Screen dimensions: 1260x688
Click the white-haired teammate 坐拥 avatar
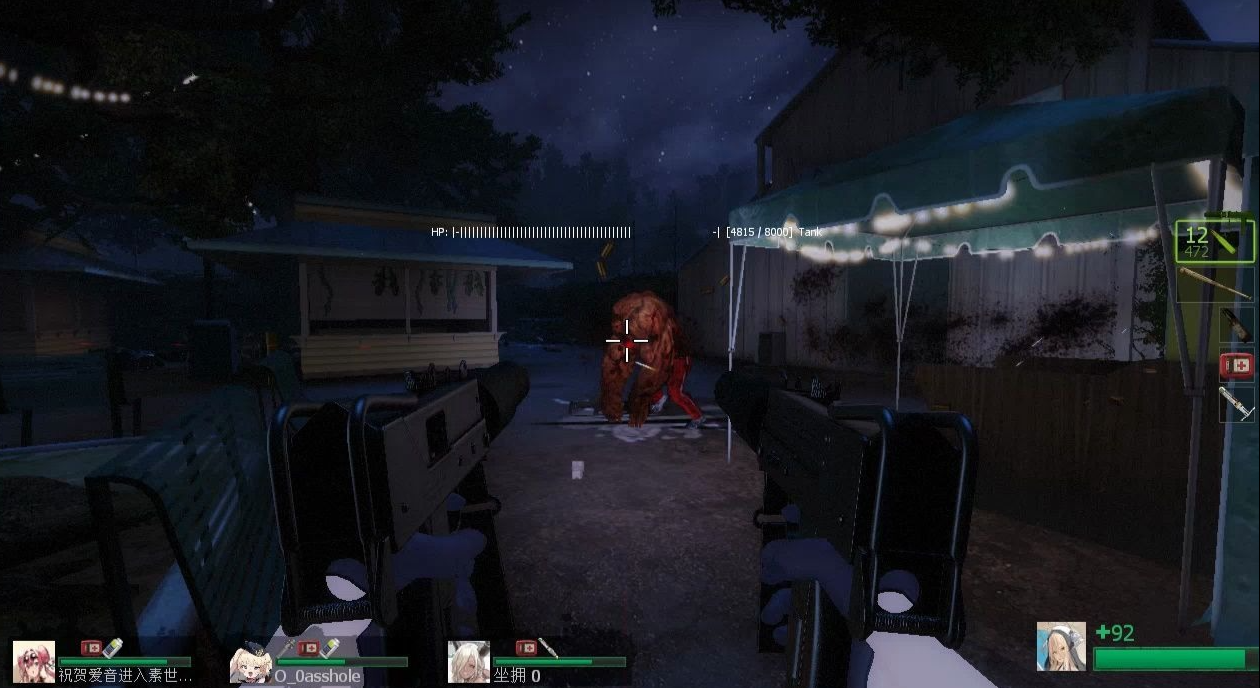click(468, 661)
